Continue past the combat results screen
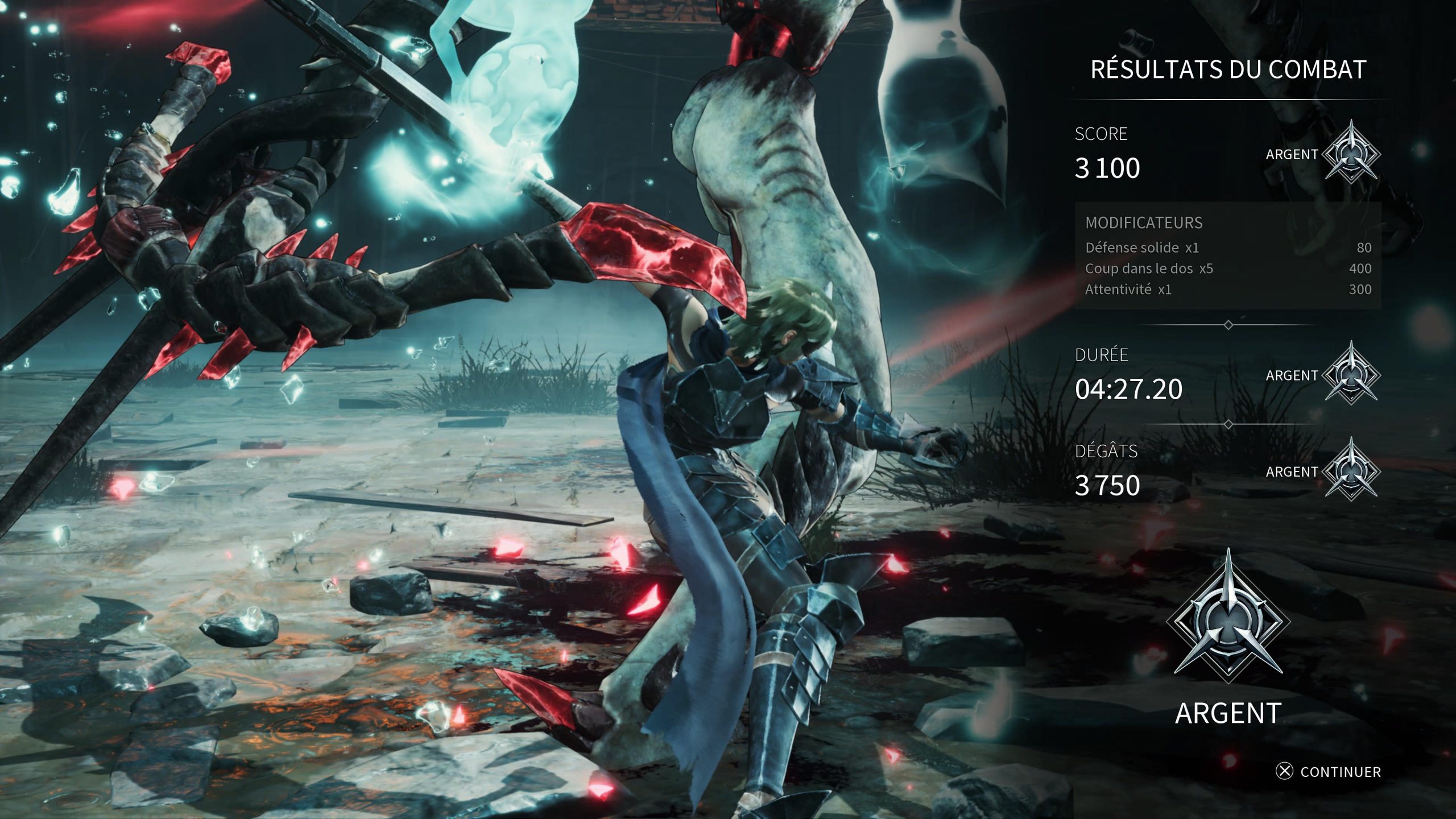The width and height of the screenshot is (1456, 819). tap(1329, 772)
